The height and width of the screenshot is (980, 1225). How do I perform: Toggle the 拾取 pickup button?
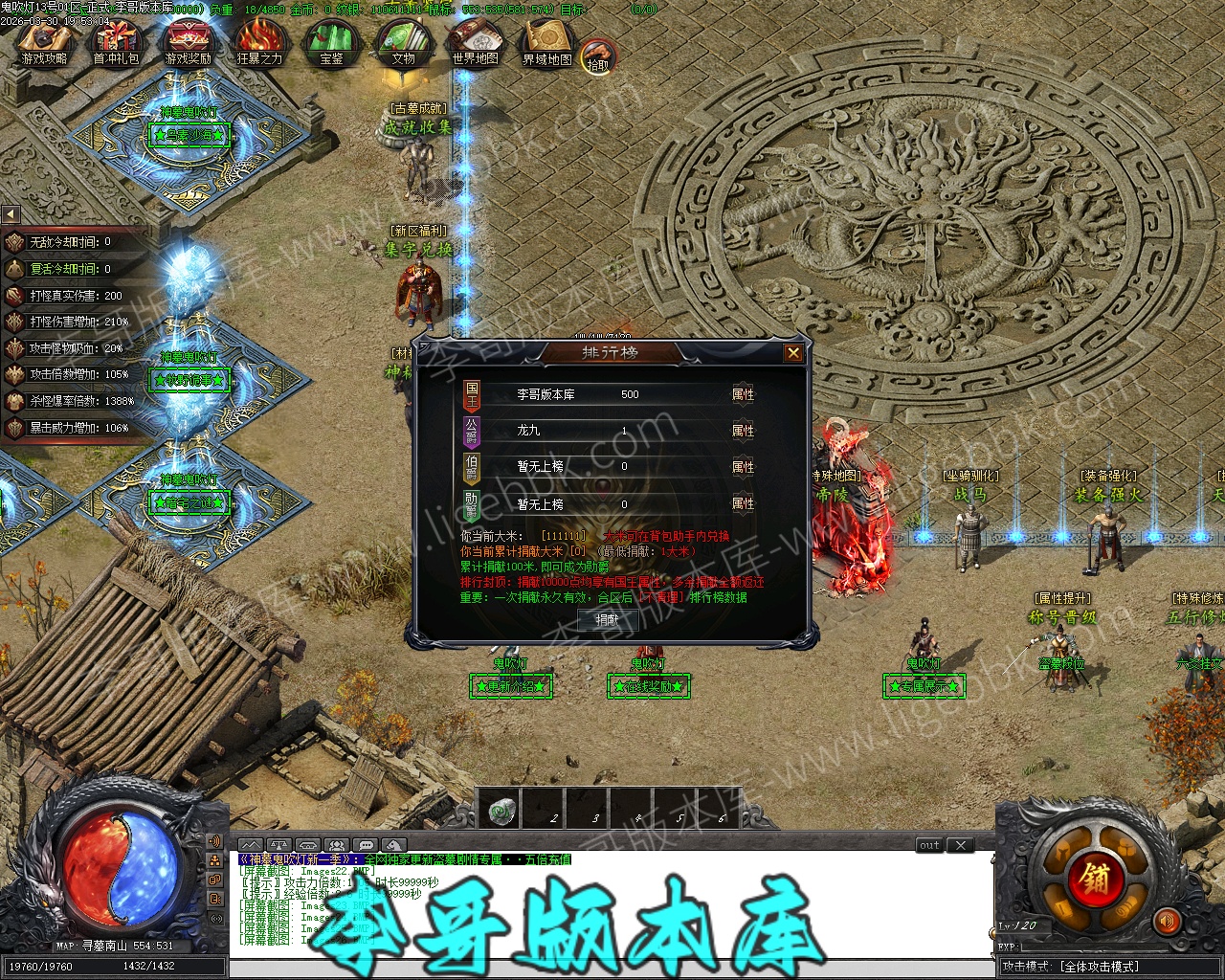pos(598,57)
